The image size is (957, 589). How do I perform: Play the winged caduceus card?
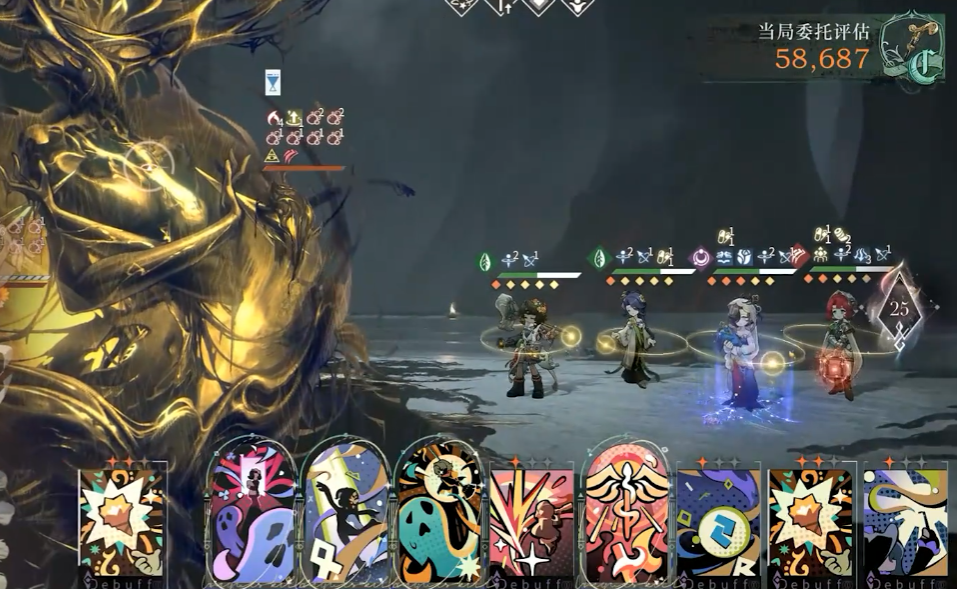(625, 515)
